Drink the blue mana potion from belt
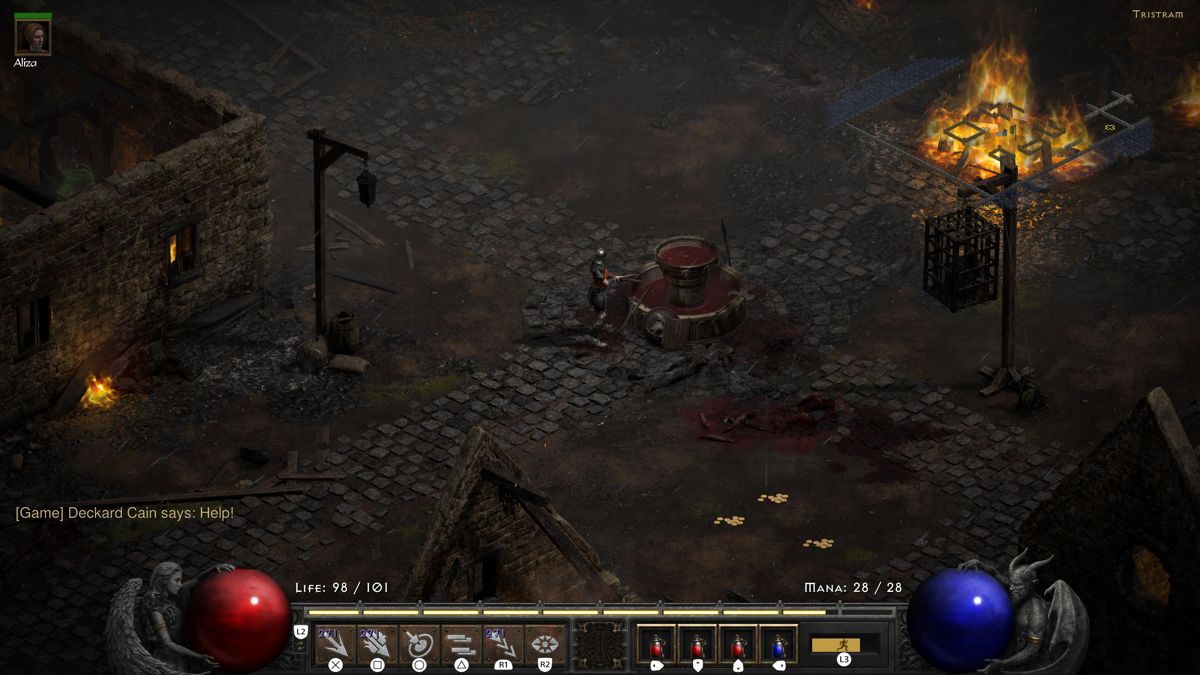The image size is (1200, 675). tap(778, 643)
